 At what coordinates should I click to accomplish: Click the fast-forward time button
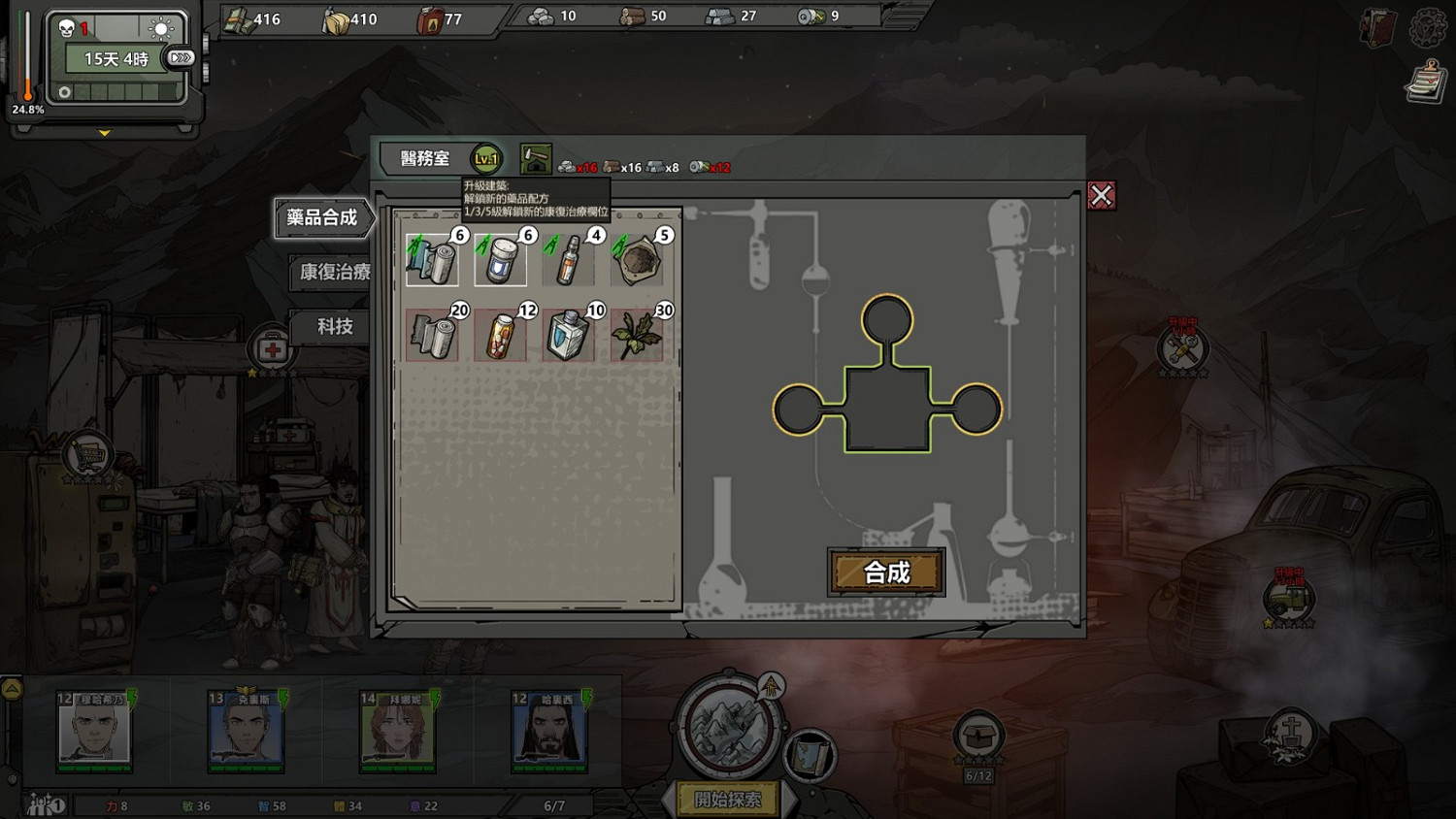click(x=181, y=58)
